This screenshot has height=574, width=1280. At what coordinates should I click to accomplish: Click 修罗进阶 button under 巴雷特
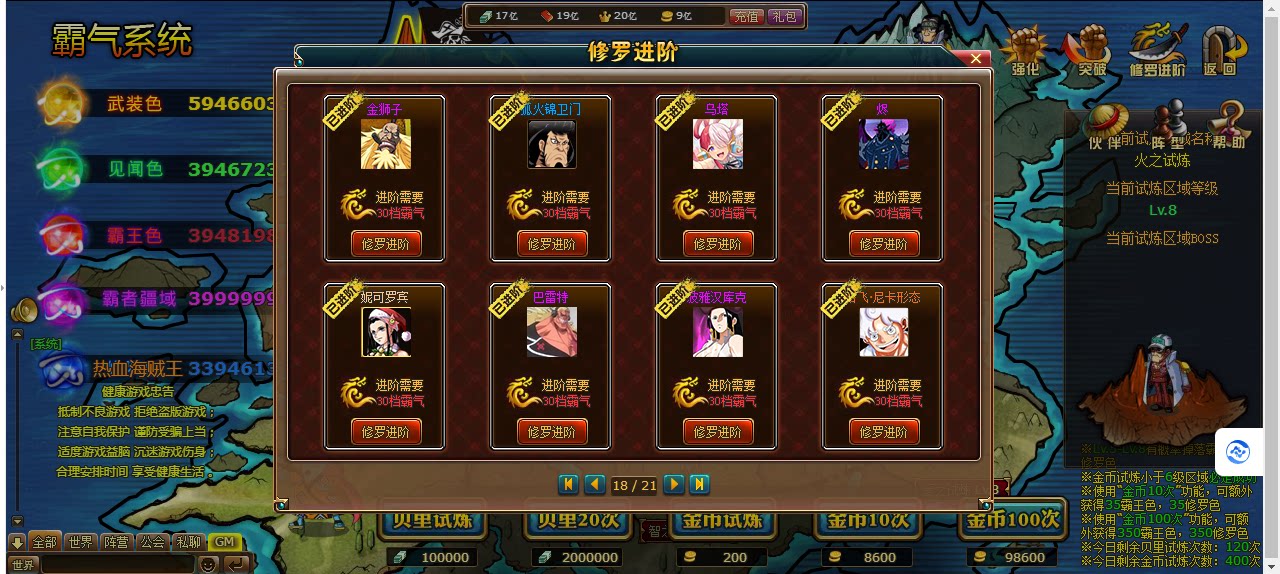coord(552,432)
